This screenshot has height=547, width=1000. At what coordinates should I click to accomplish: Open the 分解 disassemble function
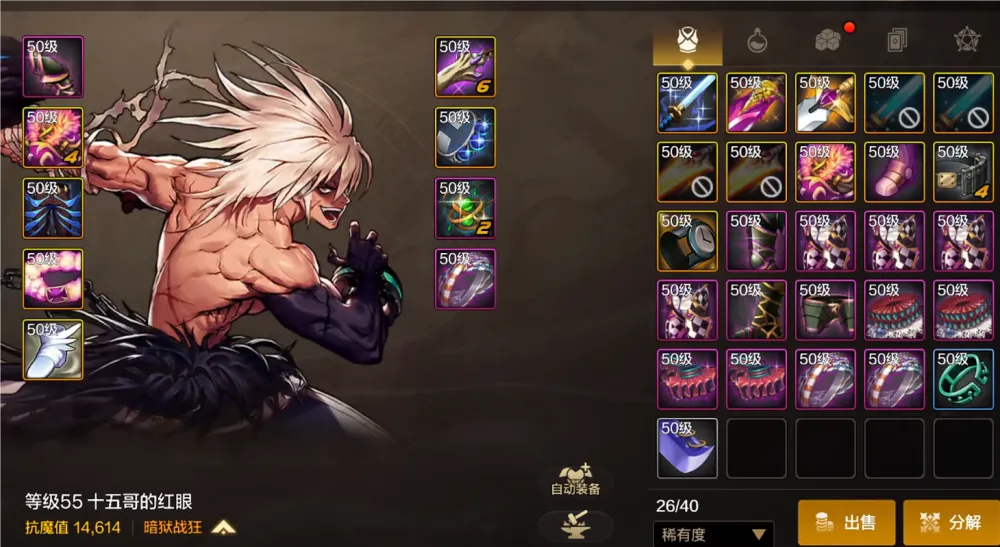click(951, 522)
